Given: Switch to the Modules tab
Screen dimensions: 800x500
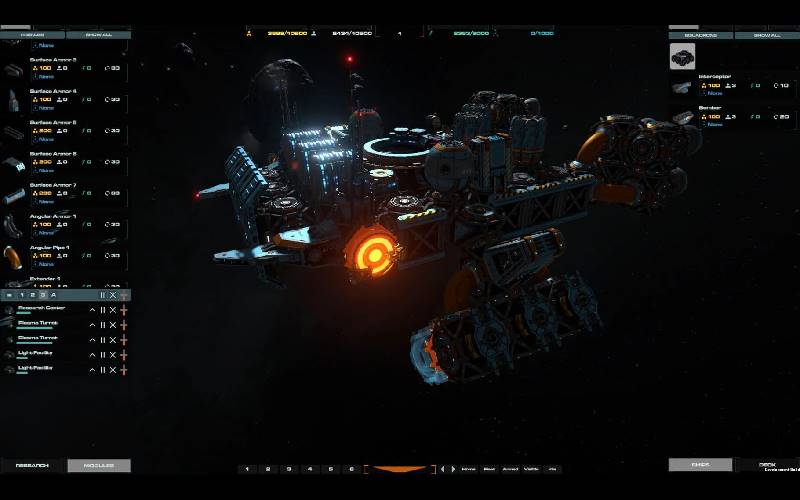Looking at the screenshot, I should [98, 466].
